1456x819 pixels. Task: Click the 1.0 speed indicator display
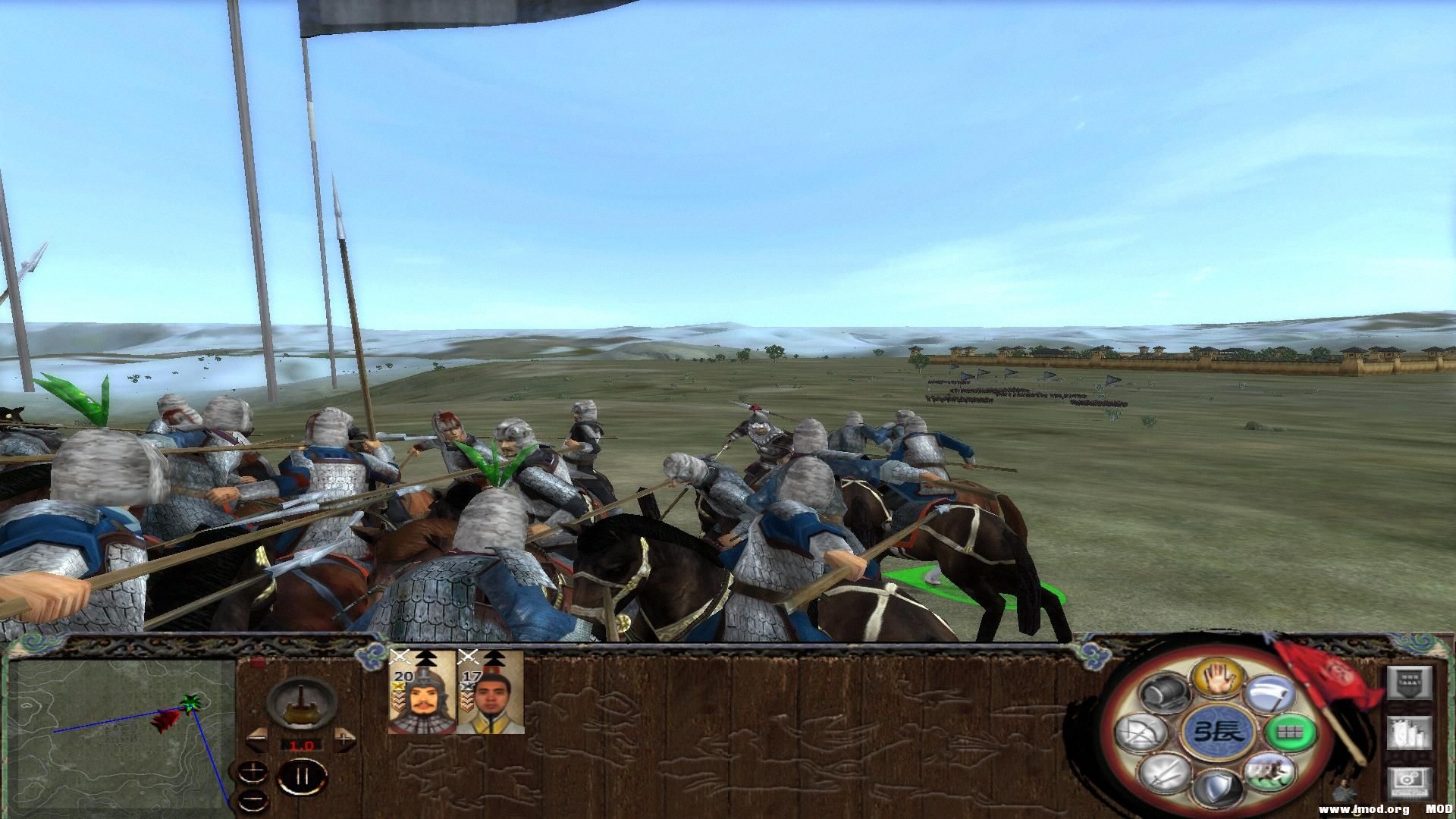(301, 745)
